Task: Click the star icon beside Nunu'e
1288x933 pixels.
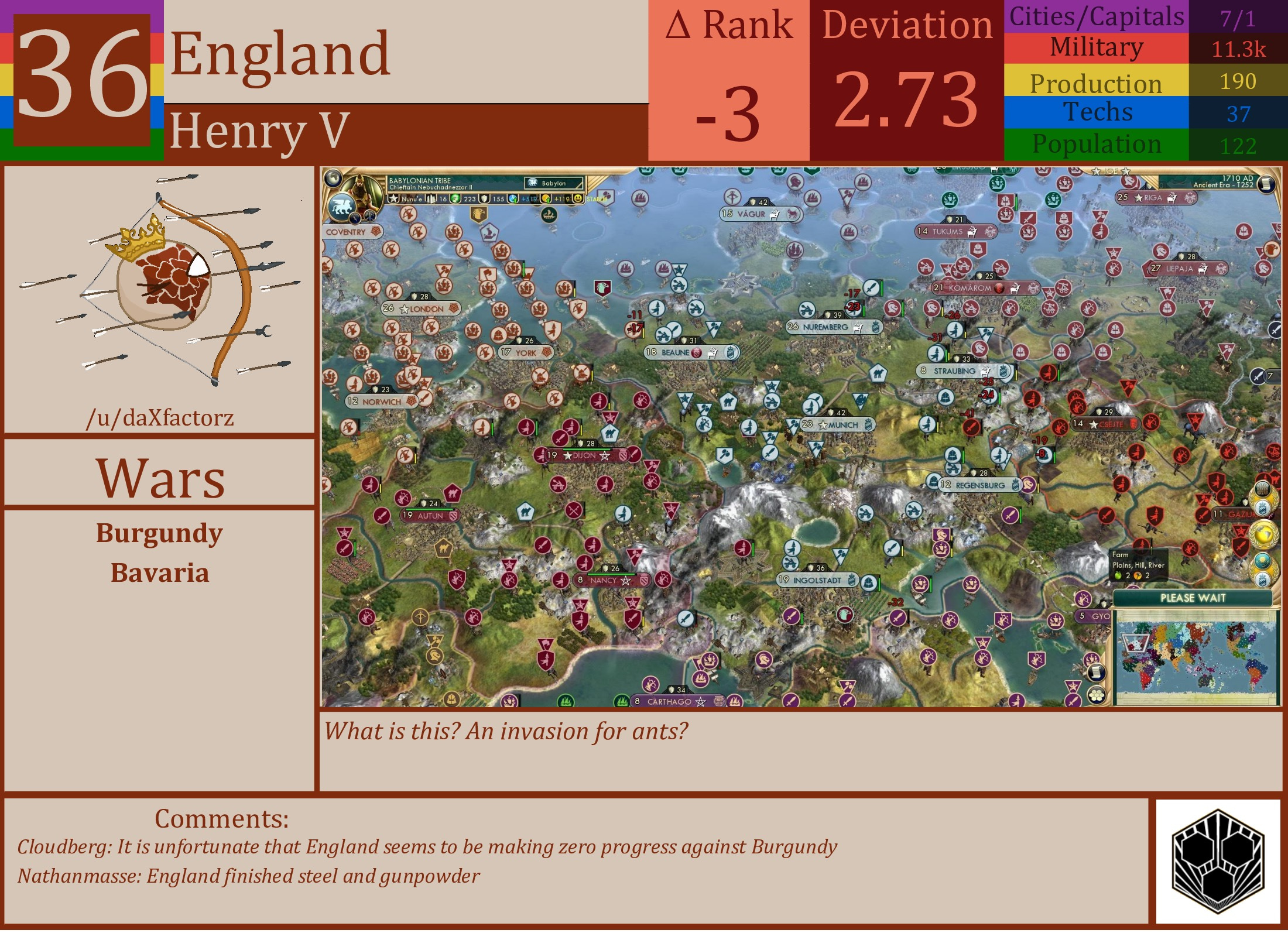Action: tap(394, 199)
